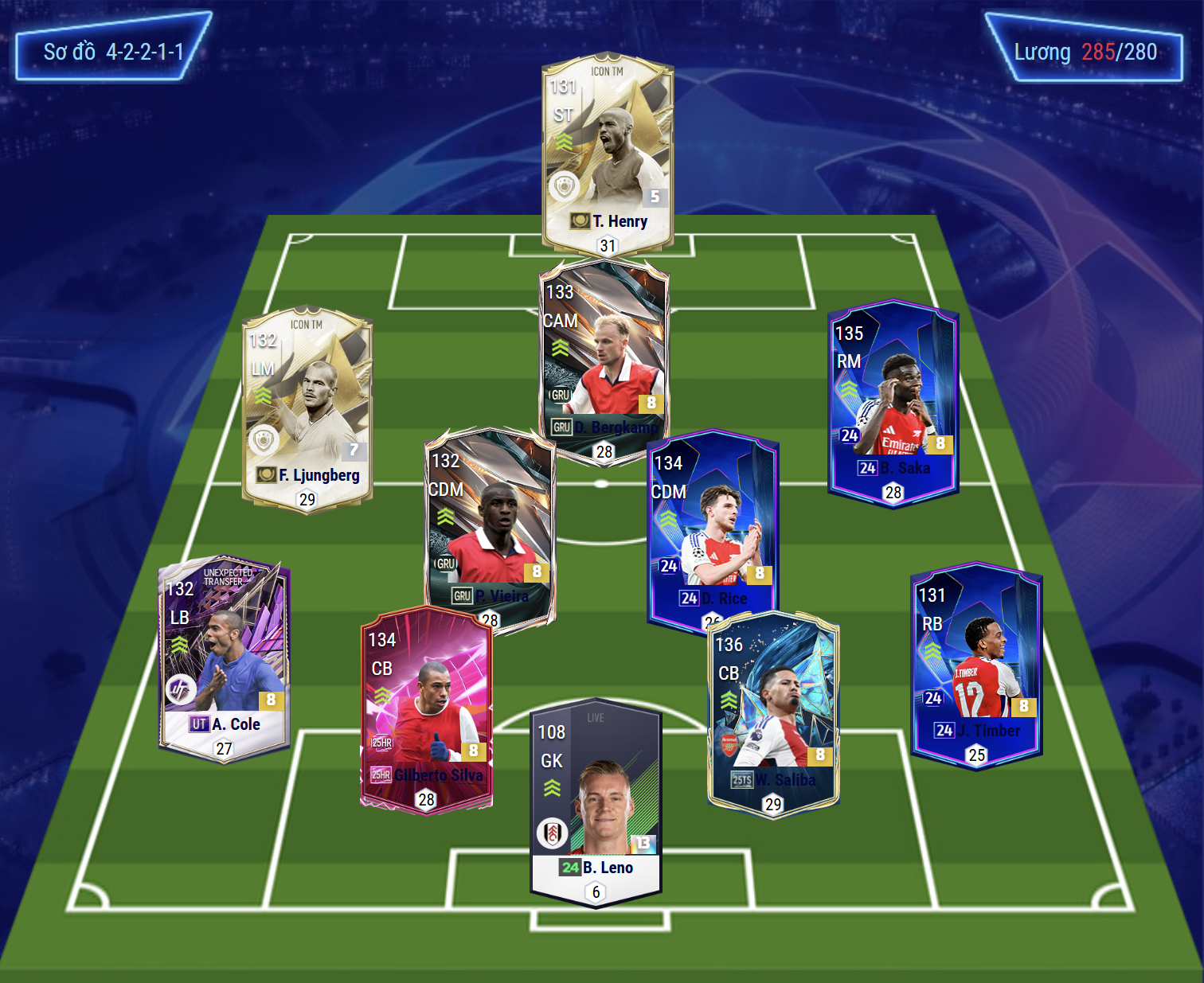Viewport: 1204px width, 983px height.
Task: Select the T. Henry striker card
Action: (x=608, y=151)
